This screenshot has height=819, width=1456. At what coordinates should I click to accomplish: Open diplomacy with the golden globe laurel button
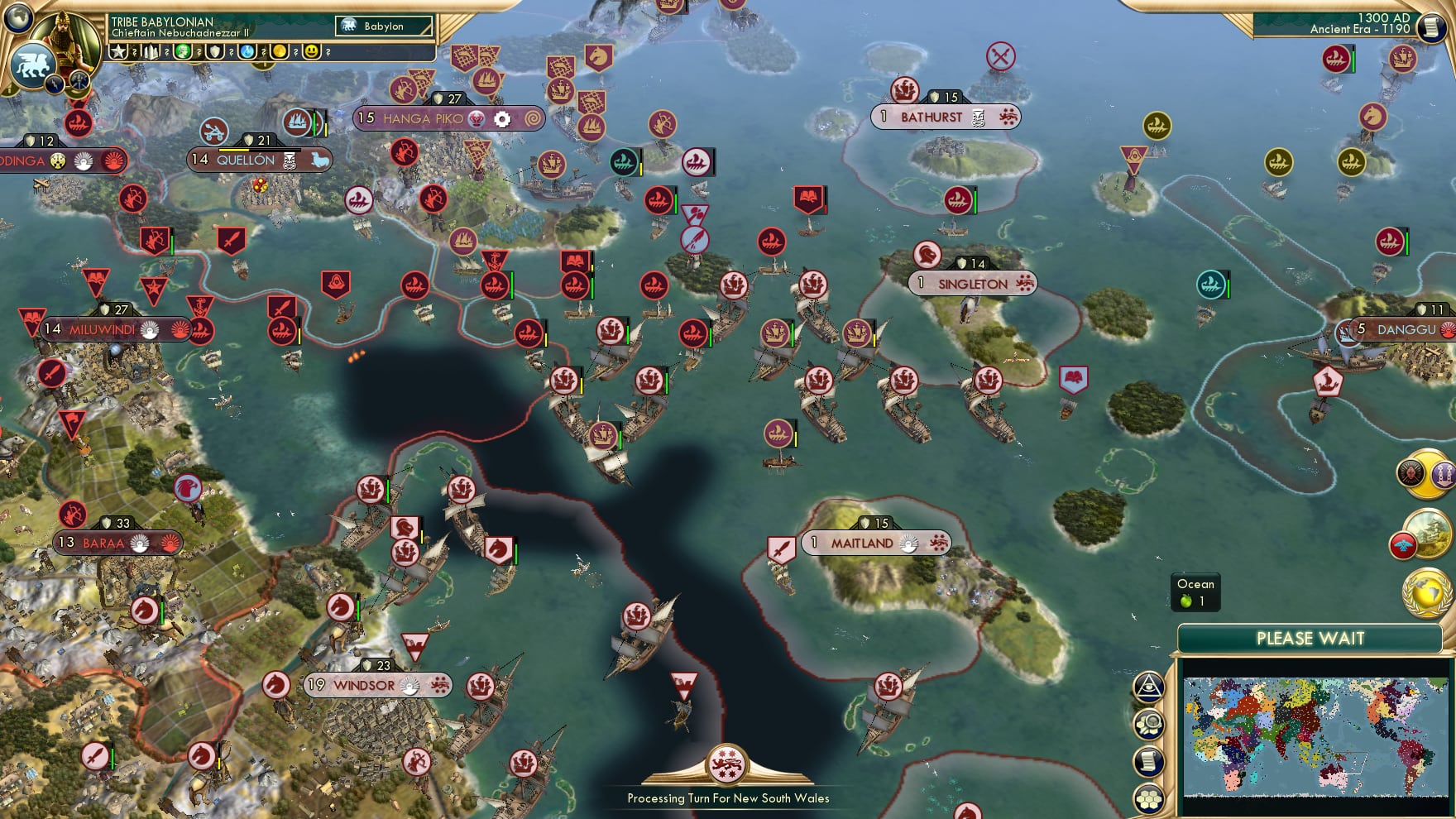tap(1427, 597)
